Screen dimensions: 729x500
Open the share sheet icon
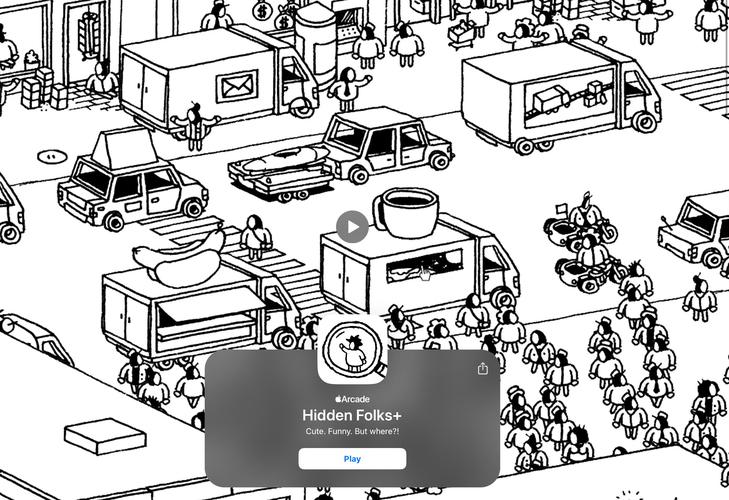tap(483, 369)
